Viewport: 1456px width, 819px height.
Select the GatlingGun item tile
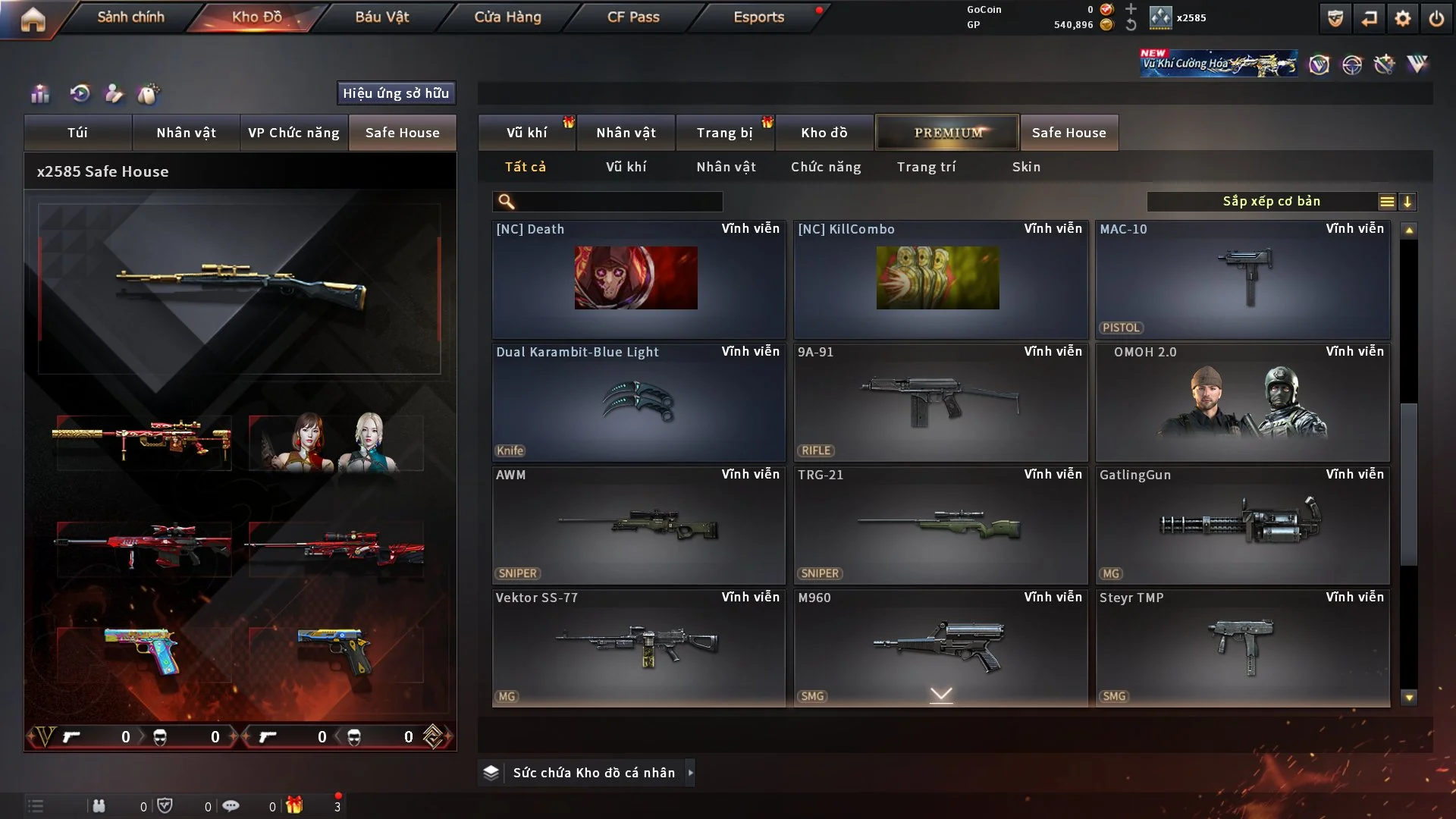tap(1242, 525)
